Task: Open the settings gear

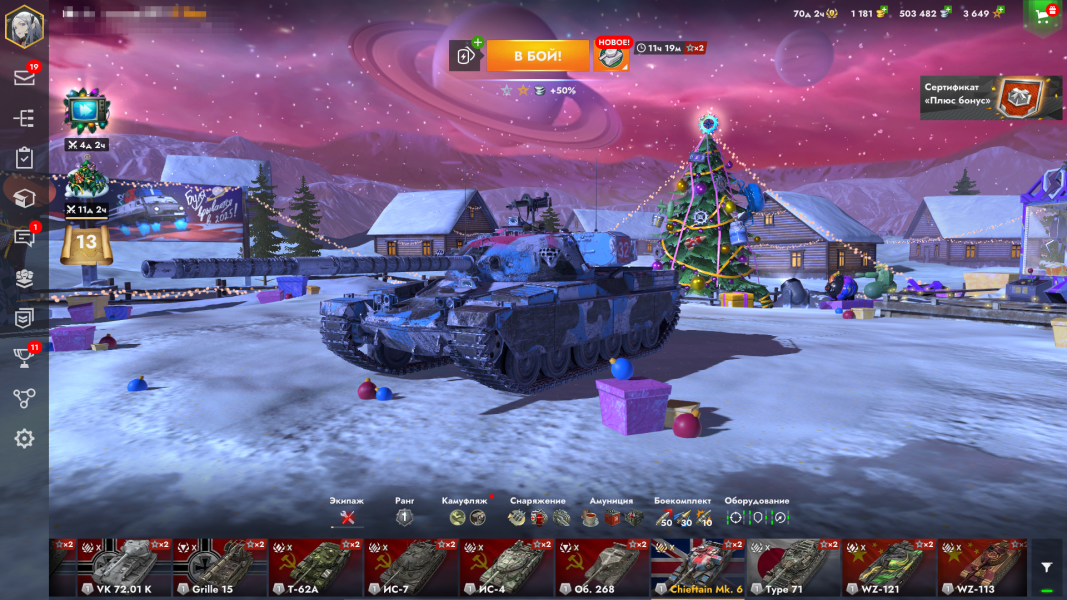Action: (24, 438)
